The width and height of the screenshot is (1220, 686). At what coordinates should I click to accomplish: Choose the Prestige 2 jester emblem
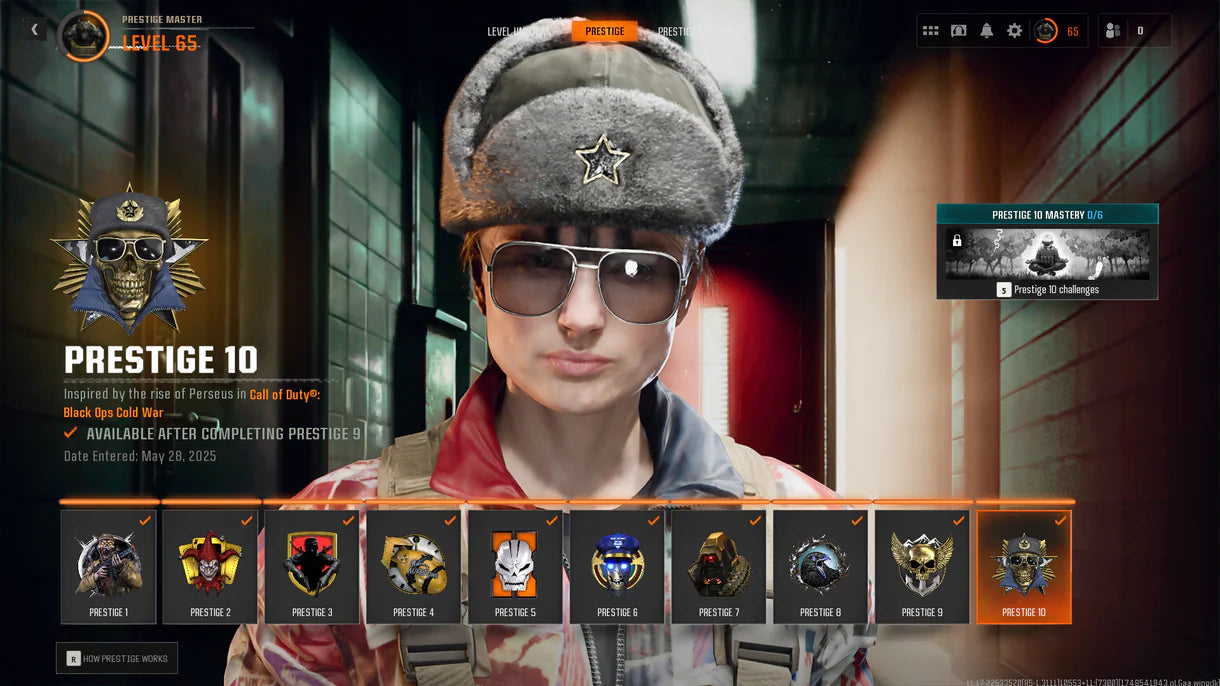point(210,567)
